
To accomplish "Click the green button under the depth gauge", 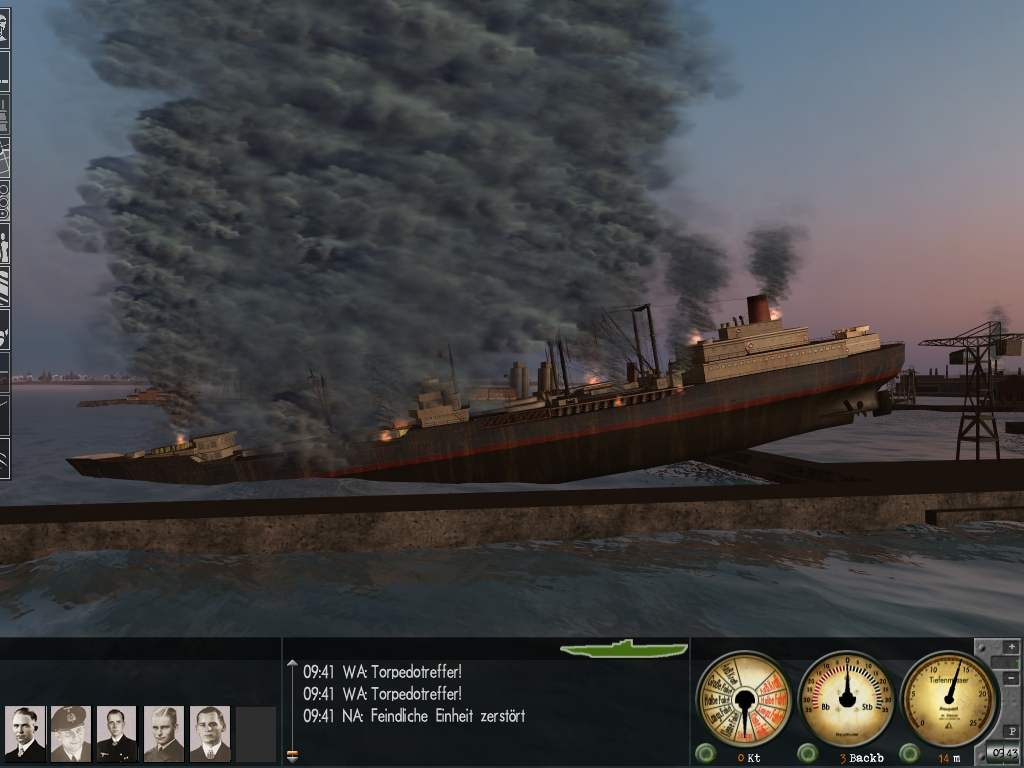I will click(x=910, y=753).
